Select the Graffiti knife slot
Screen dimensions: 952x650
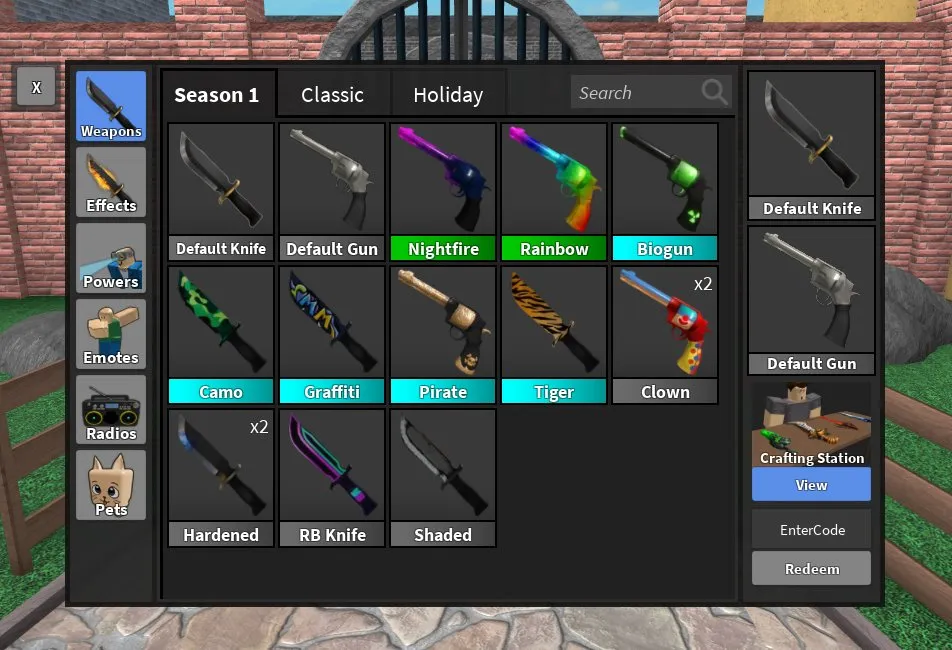point(332,335)
